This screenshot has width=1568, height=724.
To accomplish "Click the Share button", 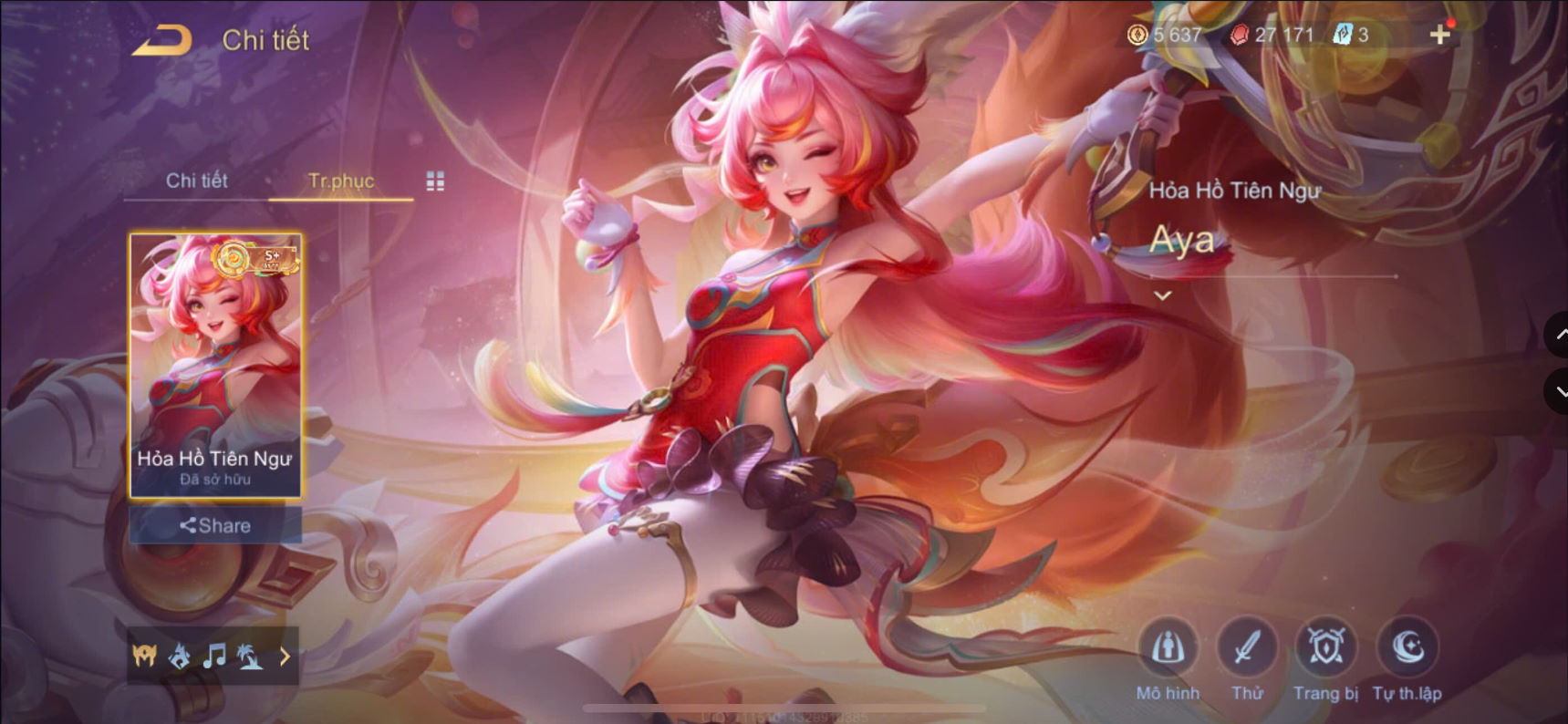I will point(215,525).
